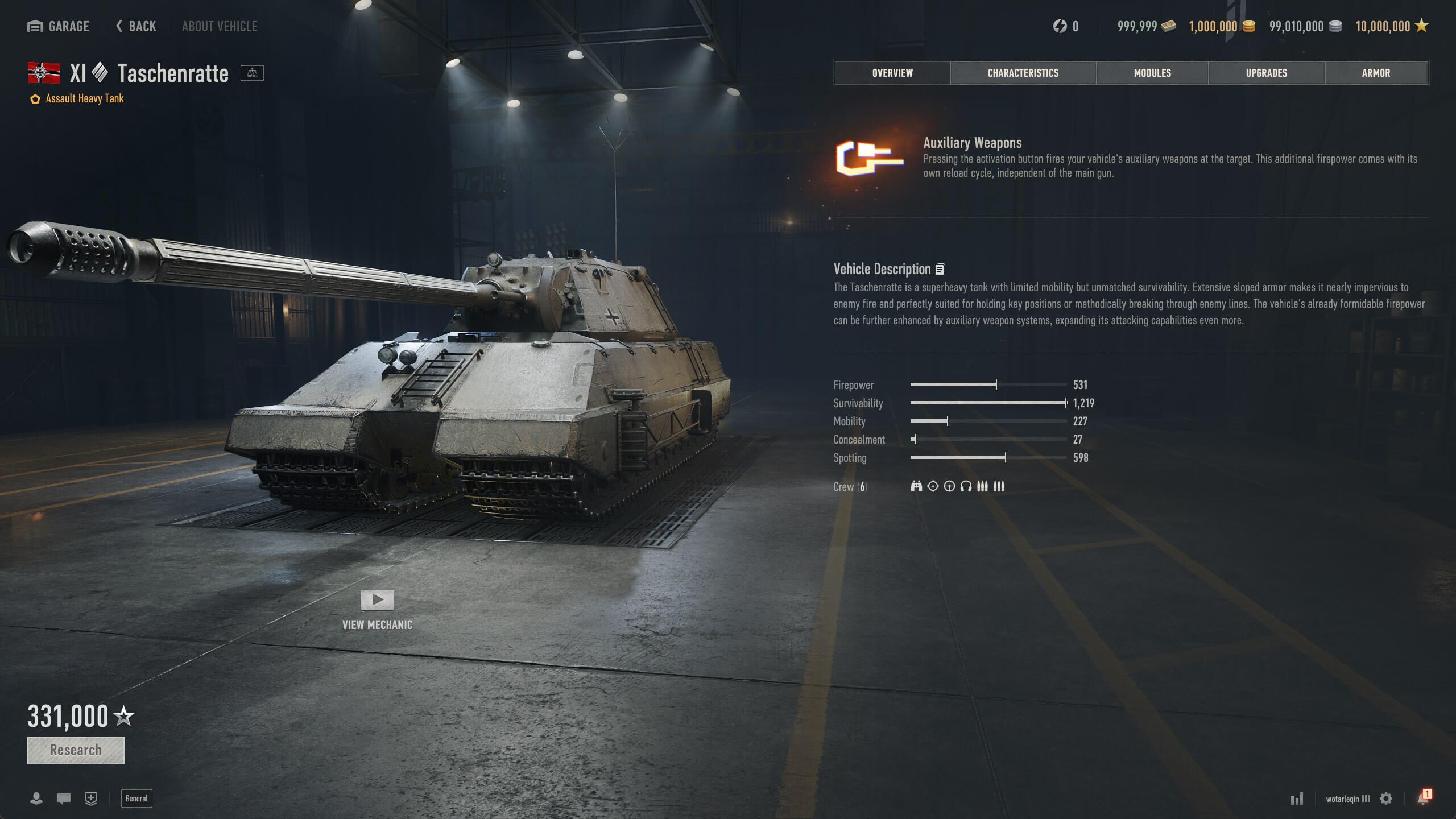Open the chat speech bubble icon
This screenshot has height=819, width=1456.
(x=64, y=799)
